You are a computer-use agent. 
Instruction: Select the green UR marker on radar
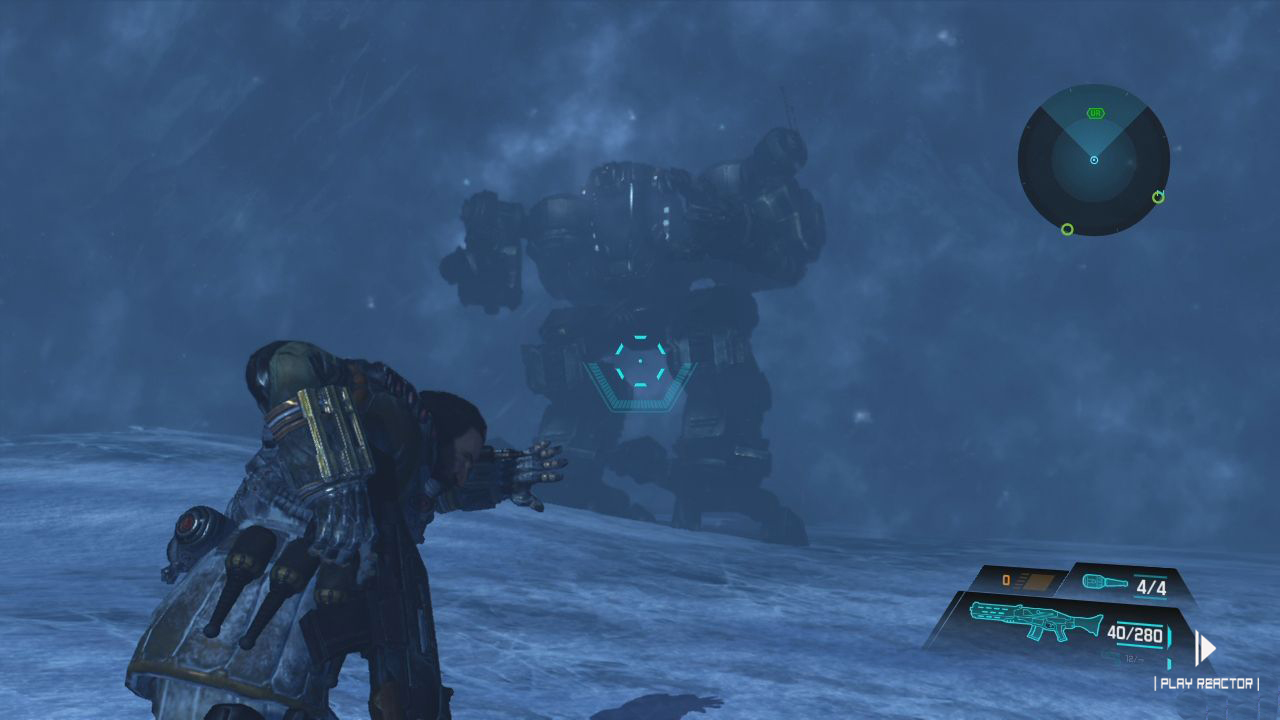tap(1094, 115)
